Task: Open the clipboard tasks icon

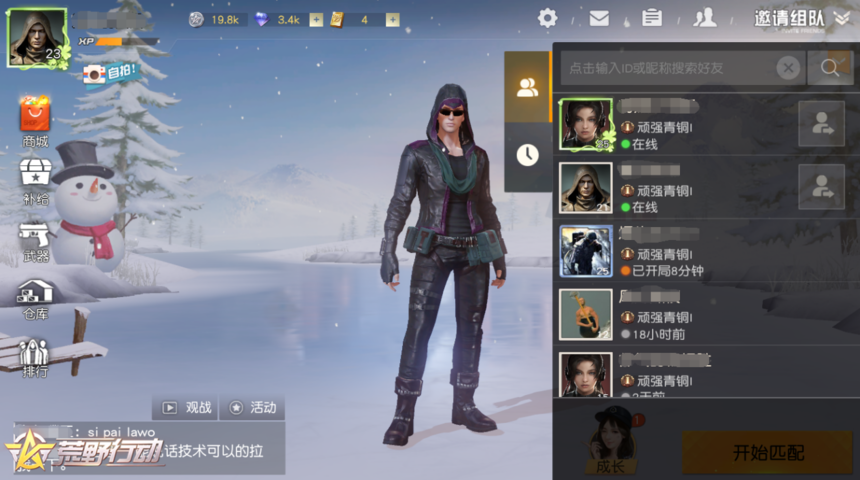Action: pos(652,18)
